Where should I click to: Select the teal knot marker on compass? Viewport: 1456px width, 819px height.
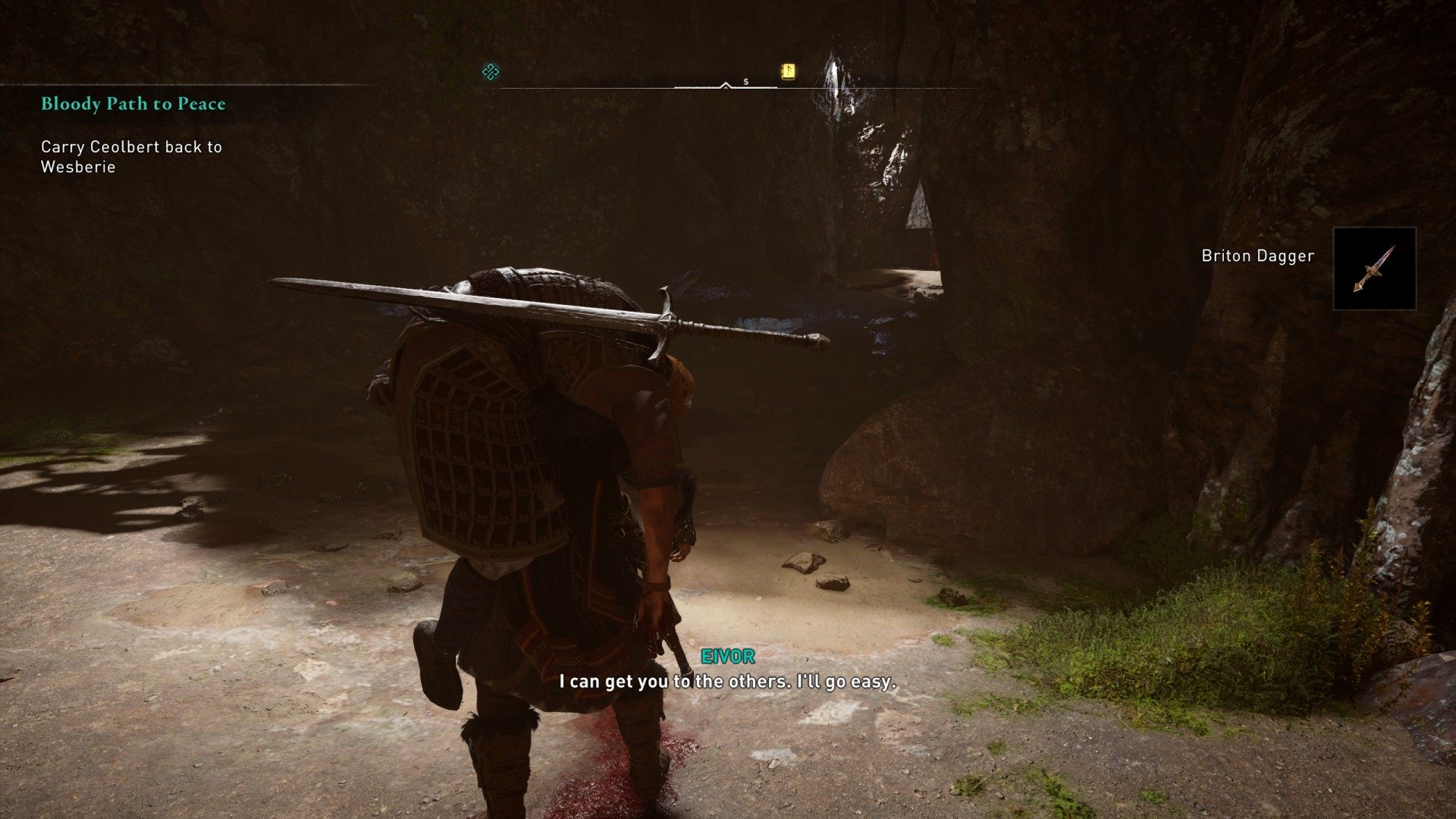tap(491, 72)
